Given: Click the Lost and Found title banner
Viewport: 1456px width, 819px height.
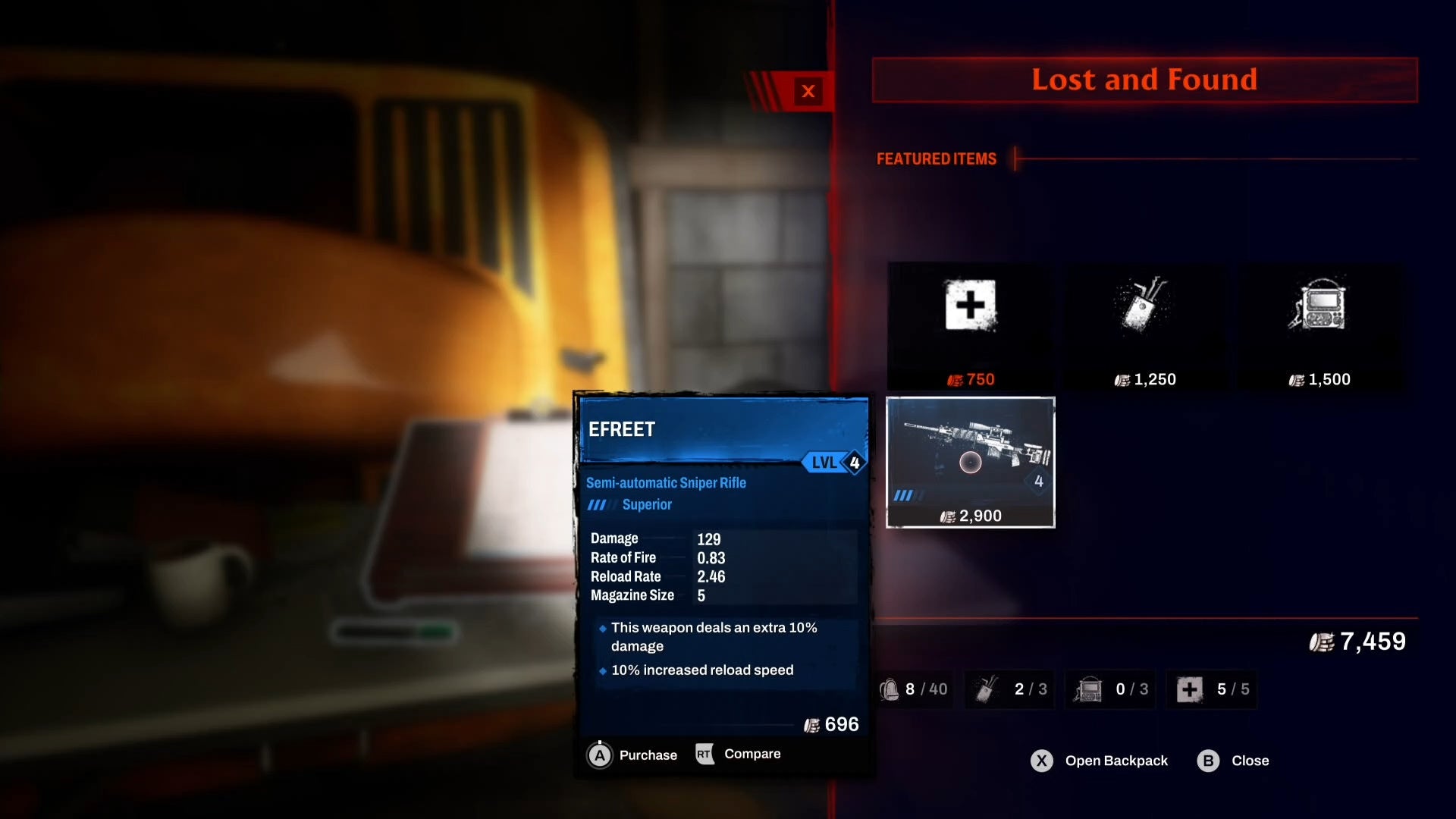Looking at the screenshot, I should (1144, 80).
